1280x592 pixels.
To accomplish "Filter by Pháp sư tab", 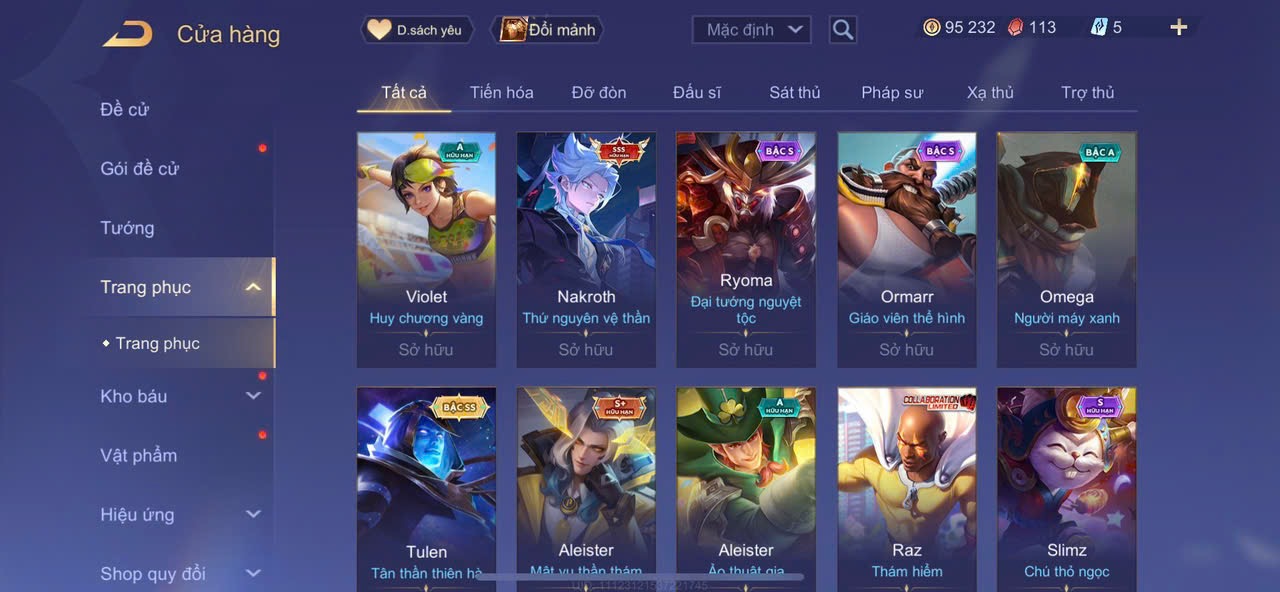I will coord(892,93).
